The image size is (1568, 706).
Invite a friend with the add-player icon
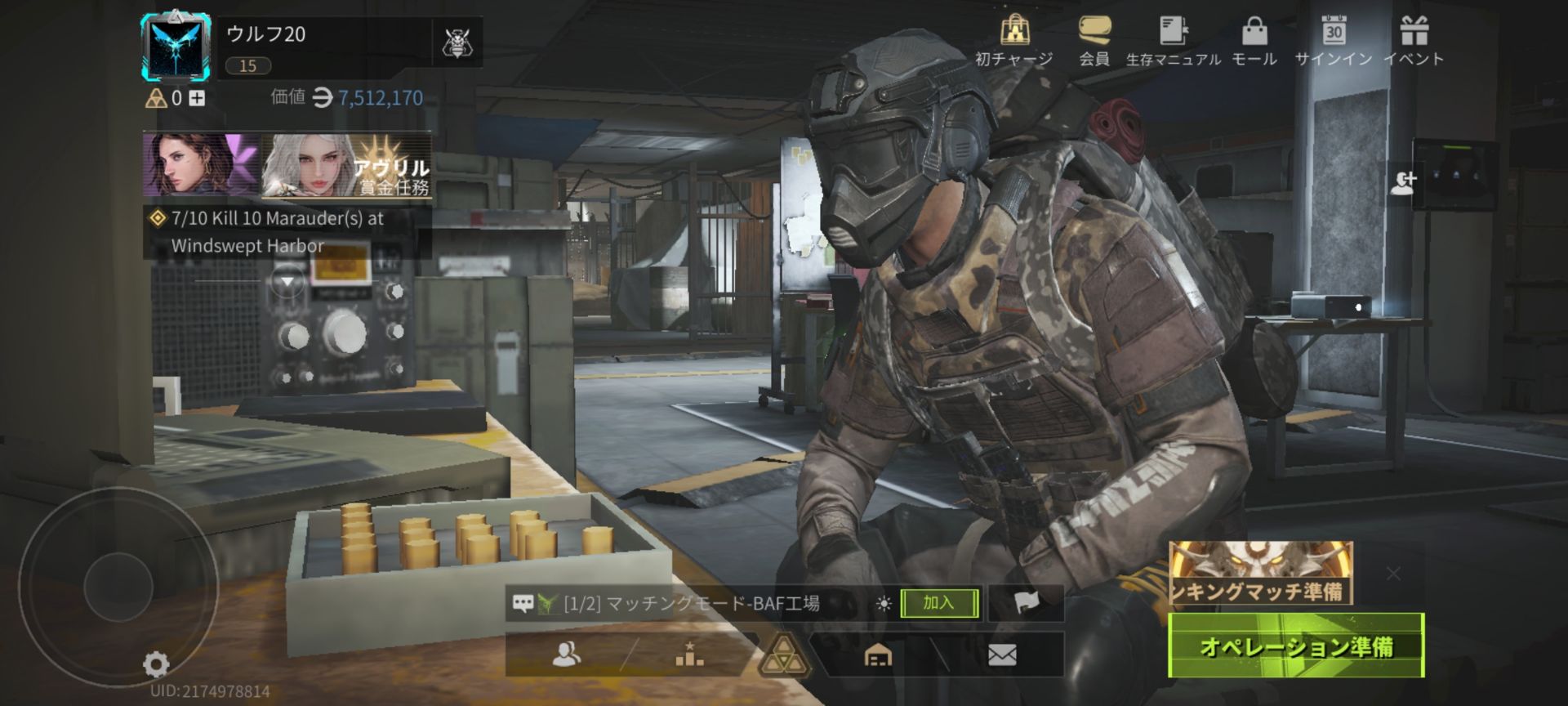tap(1403, 182)
